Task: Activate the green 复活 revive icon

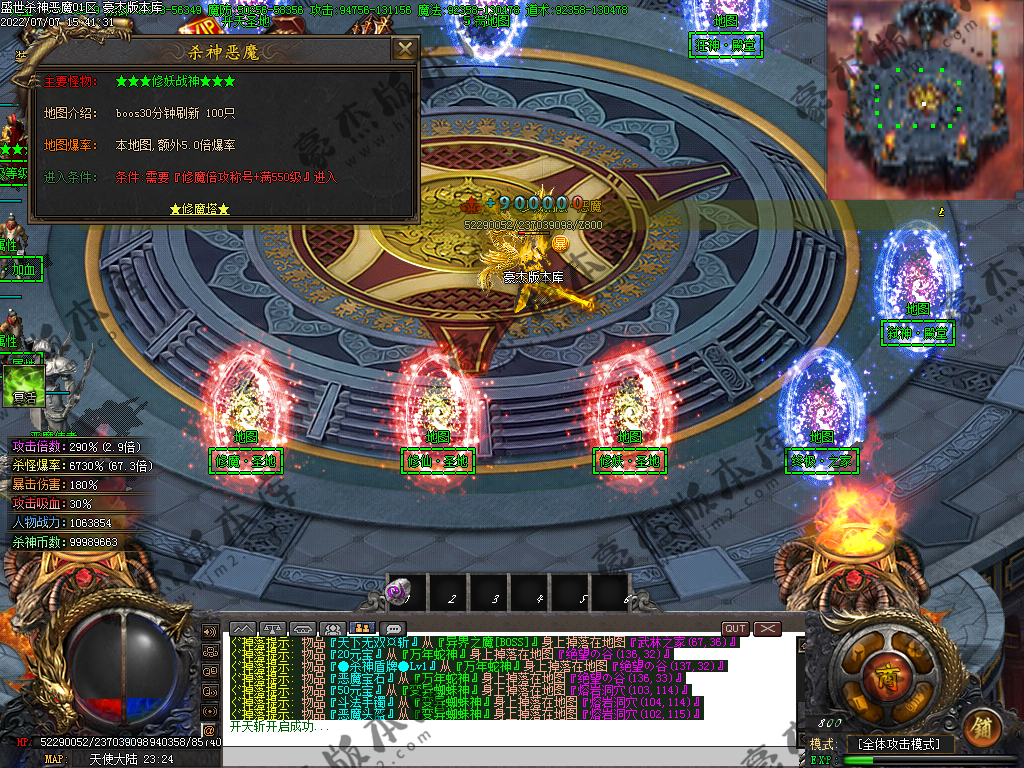Action: [x=24, y=387]
